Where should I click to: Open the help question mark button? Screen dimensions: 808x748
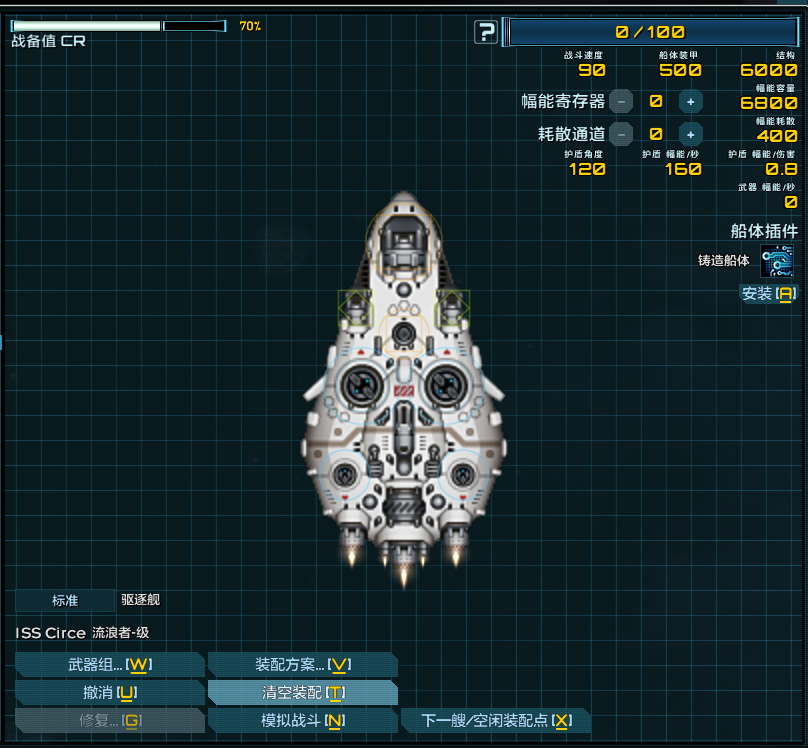tap(486, 32)
